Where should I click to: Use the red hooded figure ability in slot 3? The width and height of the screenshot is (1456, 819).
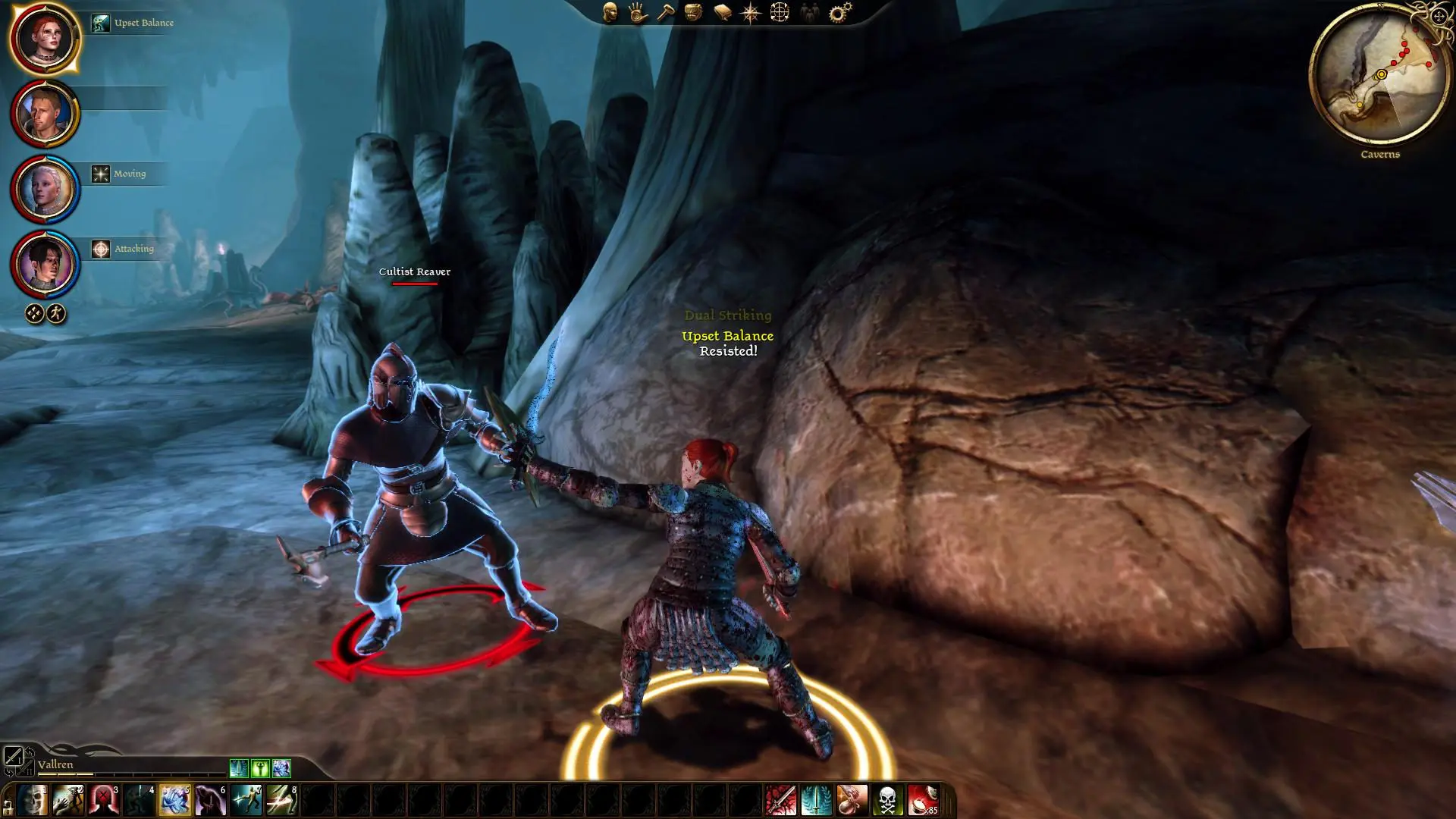(104, 800)
